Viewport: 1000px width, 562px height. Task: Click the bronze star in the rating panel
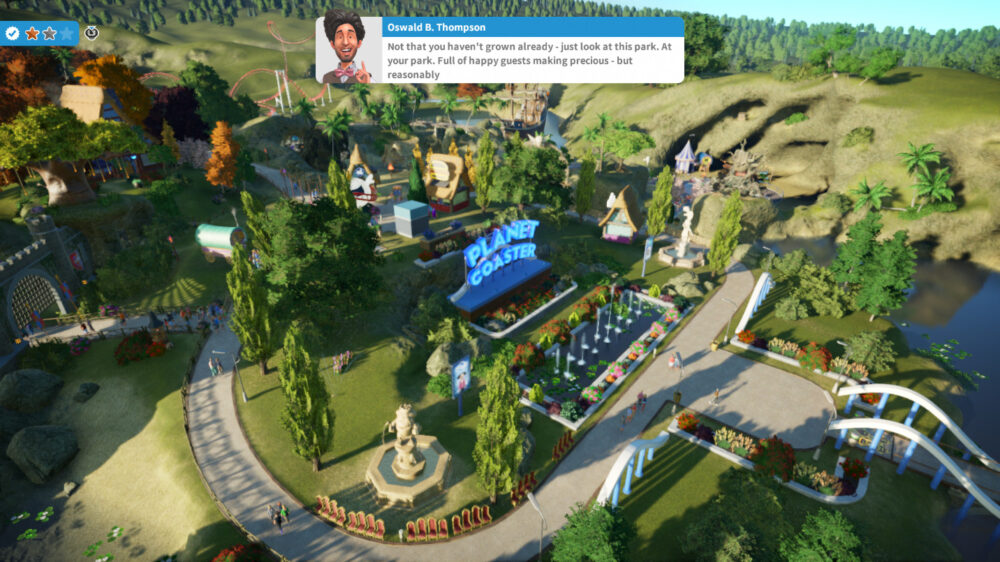(x=31, y=33)
